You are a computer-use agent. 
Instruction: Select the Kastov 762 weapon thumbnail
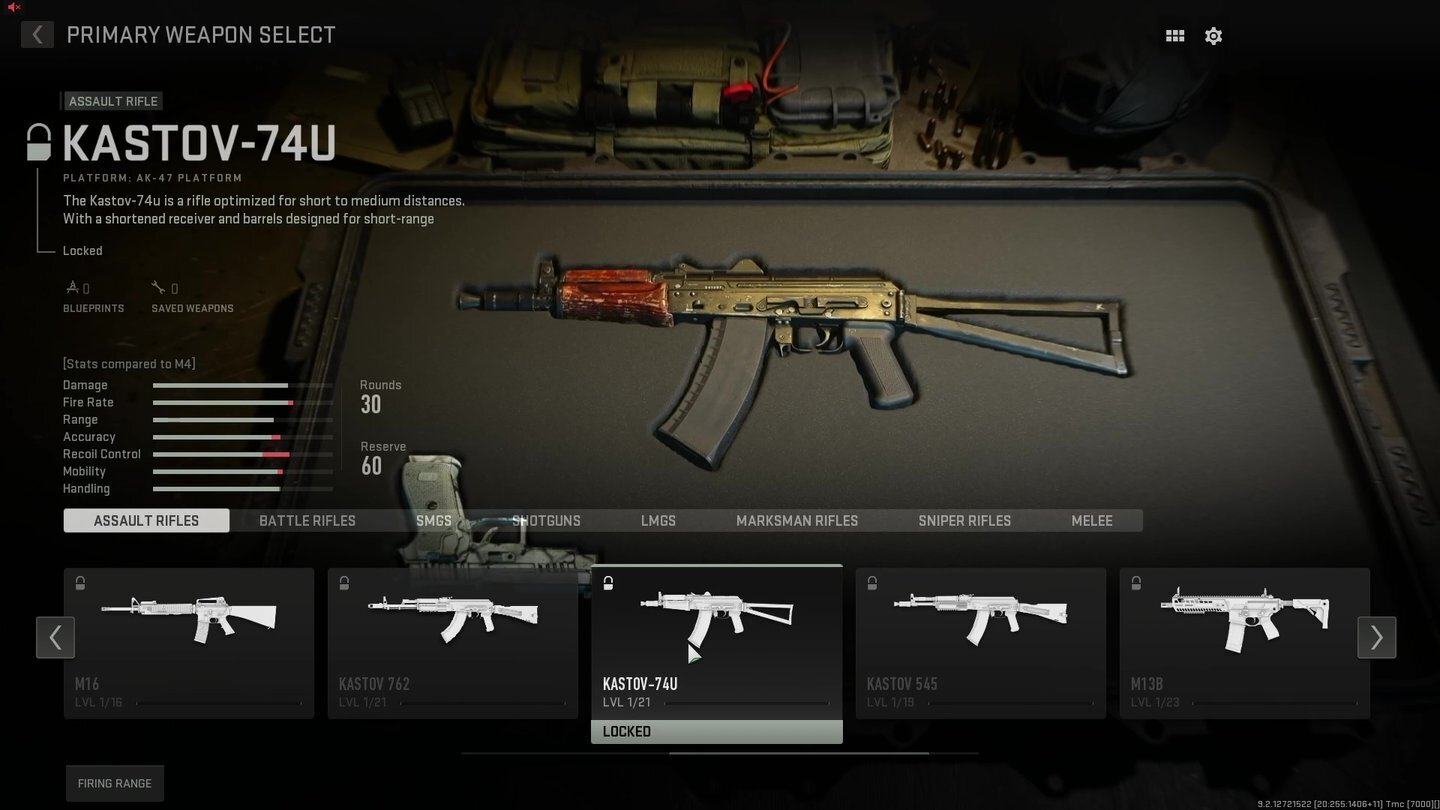pos(452,618)
